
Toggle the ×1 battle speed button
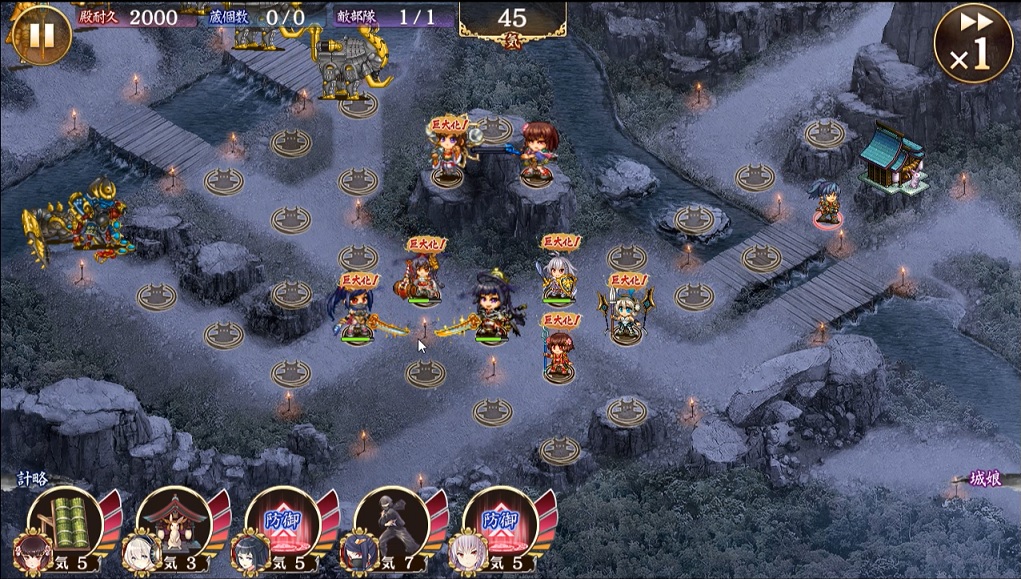click(972, 43)
